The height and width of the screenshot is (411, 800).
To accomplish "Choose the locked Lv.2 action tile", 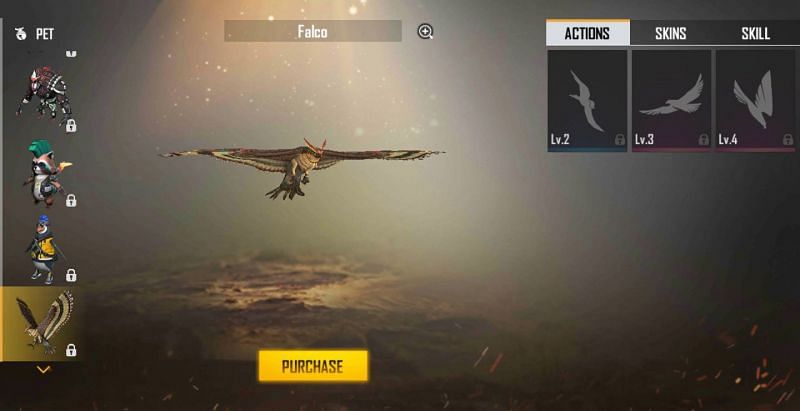I will pyautogui.click(x=587, y=101).
